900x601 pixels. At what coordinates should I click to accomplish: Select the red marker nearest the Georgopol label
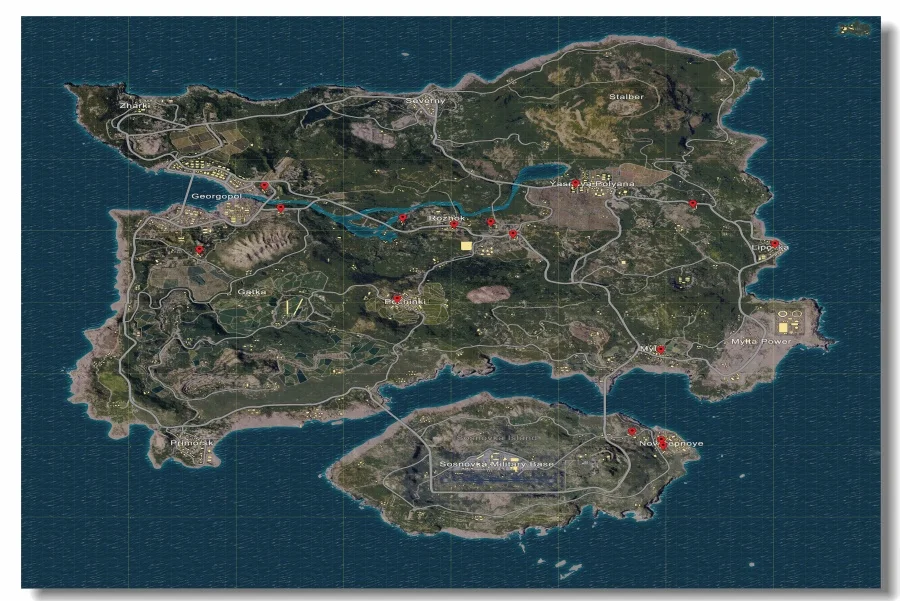pyautogui.click(x=263, y=187)
